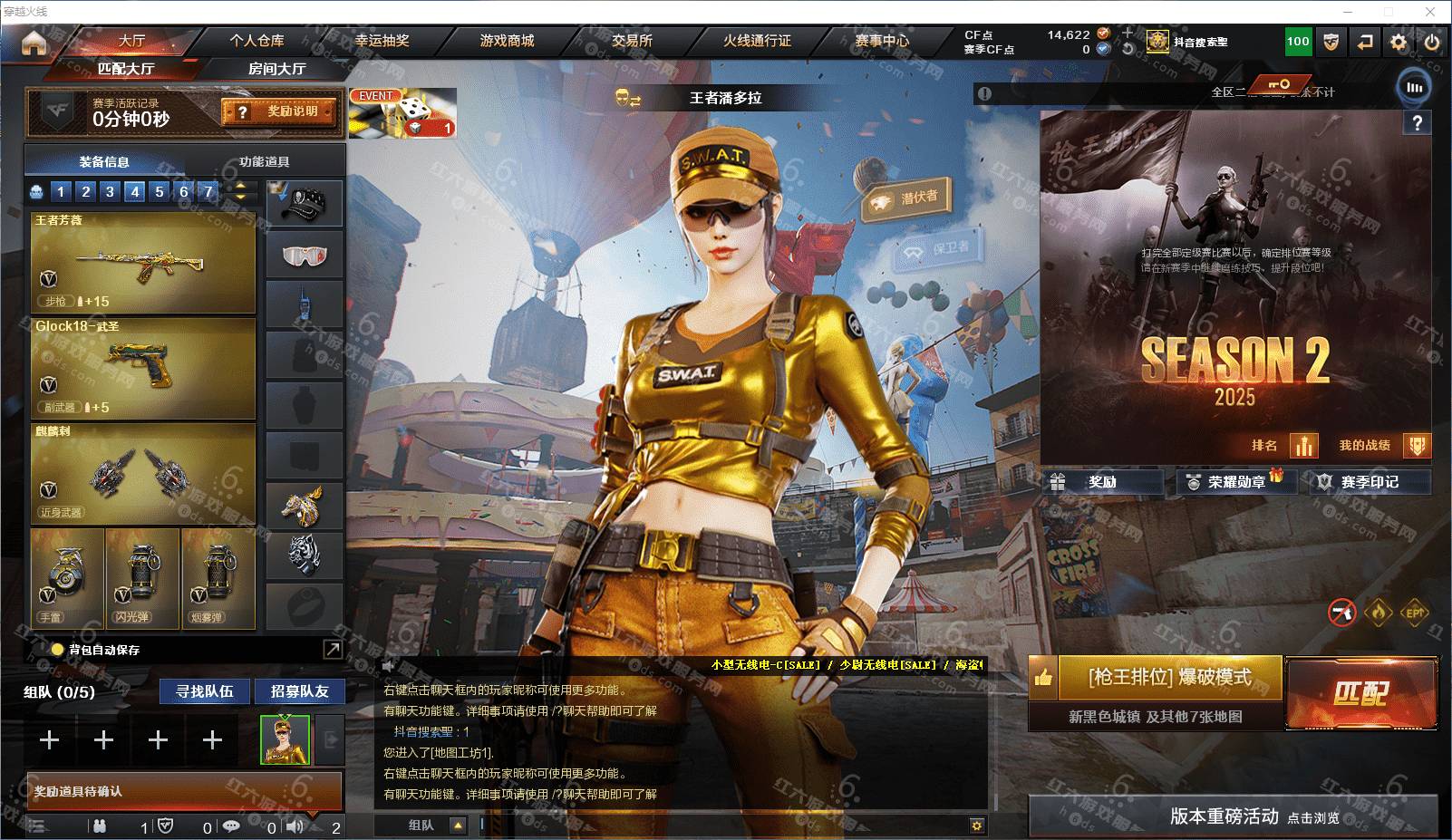Change the 枪王排位 爆破模式 mode selection
This screenshot has width=1452, height=840.
1169,678
